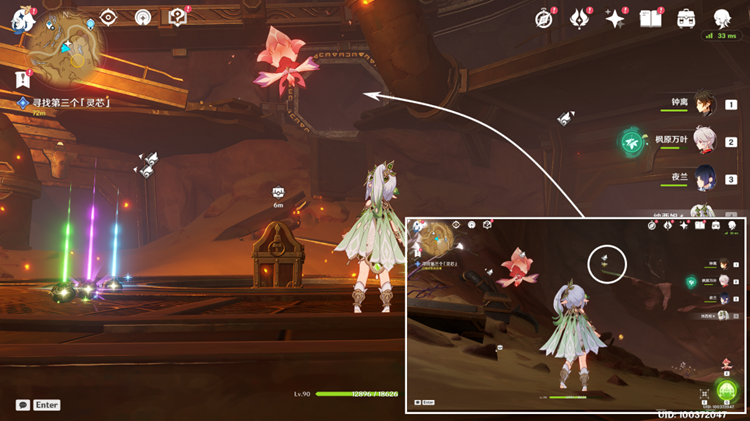Open the compass events icon
Screen dimensions: 750x421
[x=545, y=19]
